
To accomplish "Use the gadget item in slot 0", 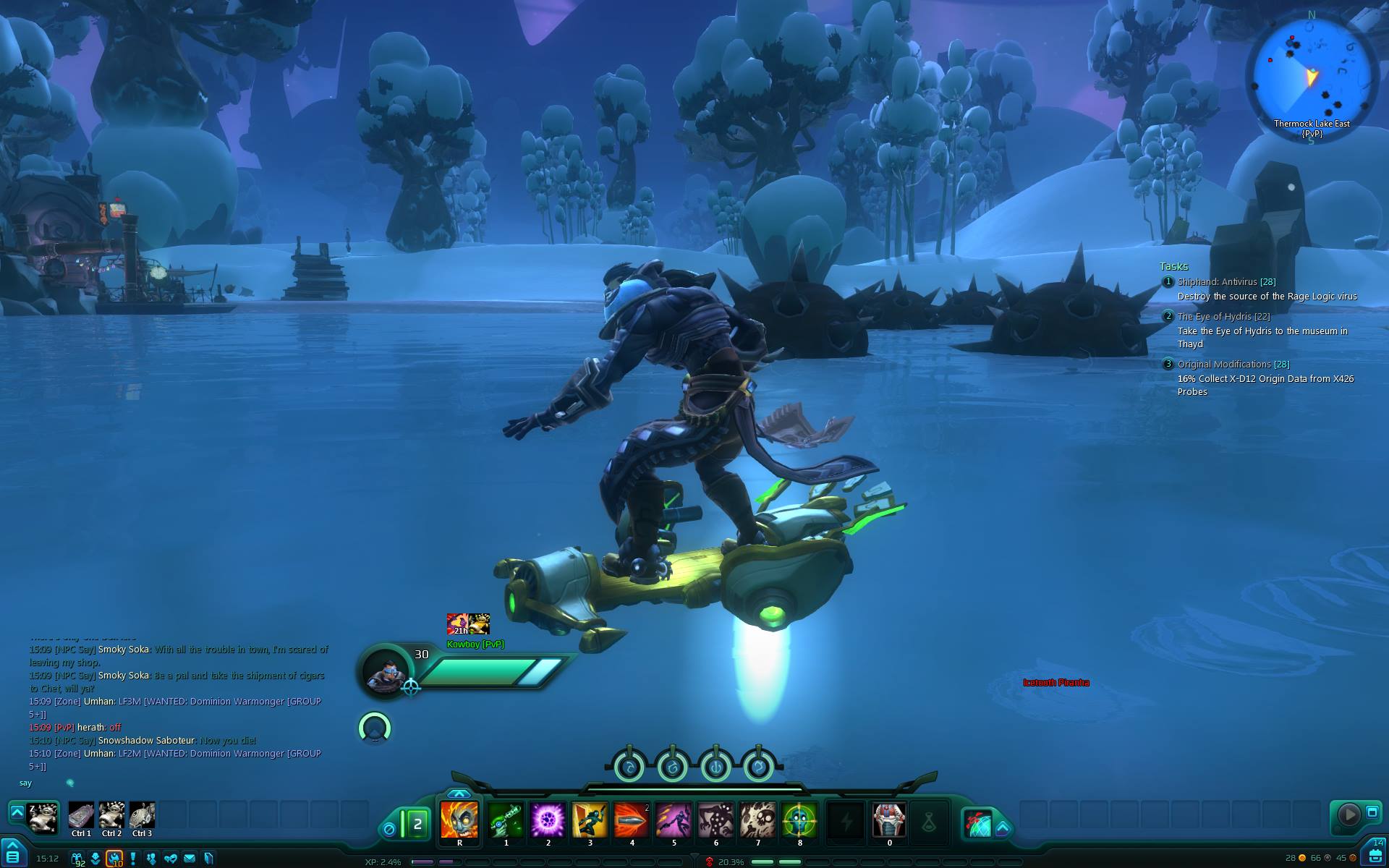I will (x=889, y=820).
